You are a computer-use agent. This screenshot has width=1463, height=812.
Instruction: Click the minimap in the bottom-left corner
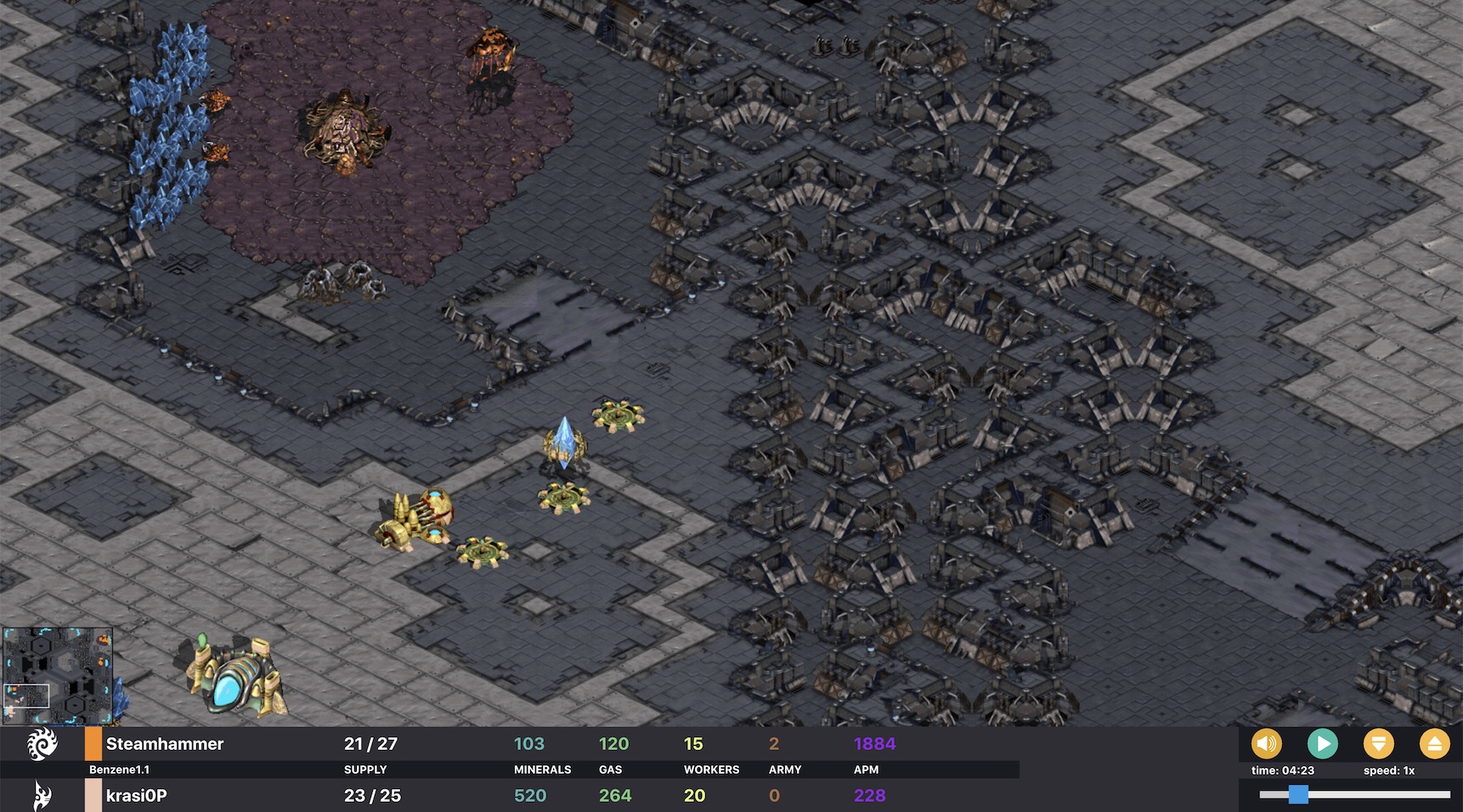pos(59,675)
